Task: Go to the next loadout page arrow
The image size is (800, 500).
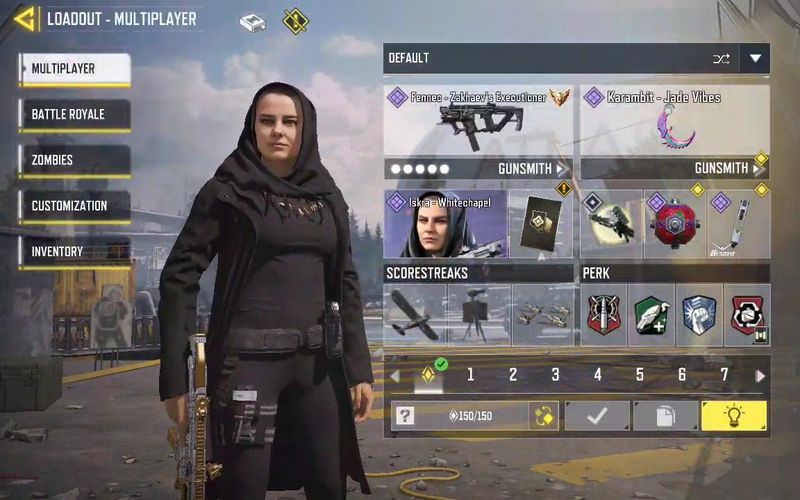Action: click(x=760, y=376)
